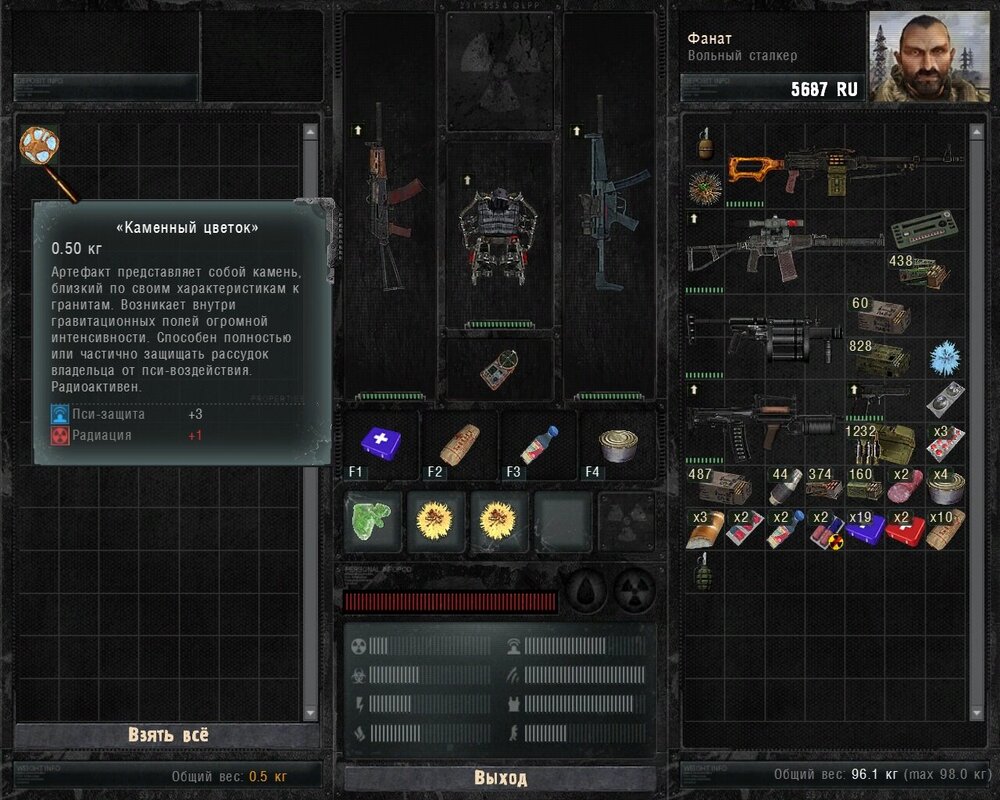
Task: Select the Stone Flower artifact in the loot
Action: [x=40, y=146]
